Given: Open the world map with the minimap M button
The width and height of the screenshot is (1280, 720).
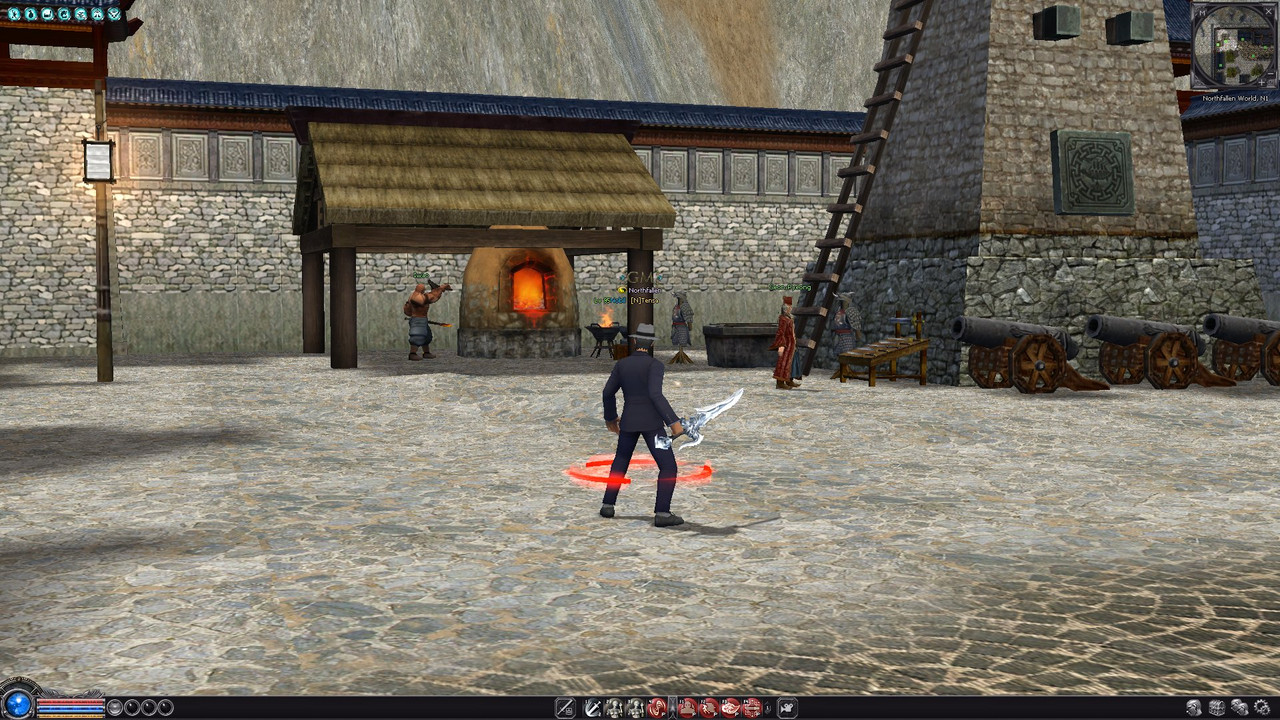Looking at the screenshot, I should (1202, 13).
